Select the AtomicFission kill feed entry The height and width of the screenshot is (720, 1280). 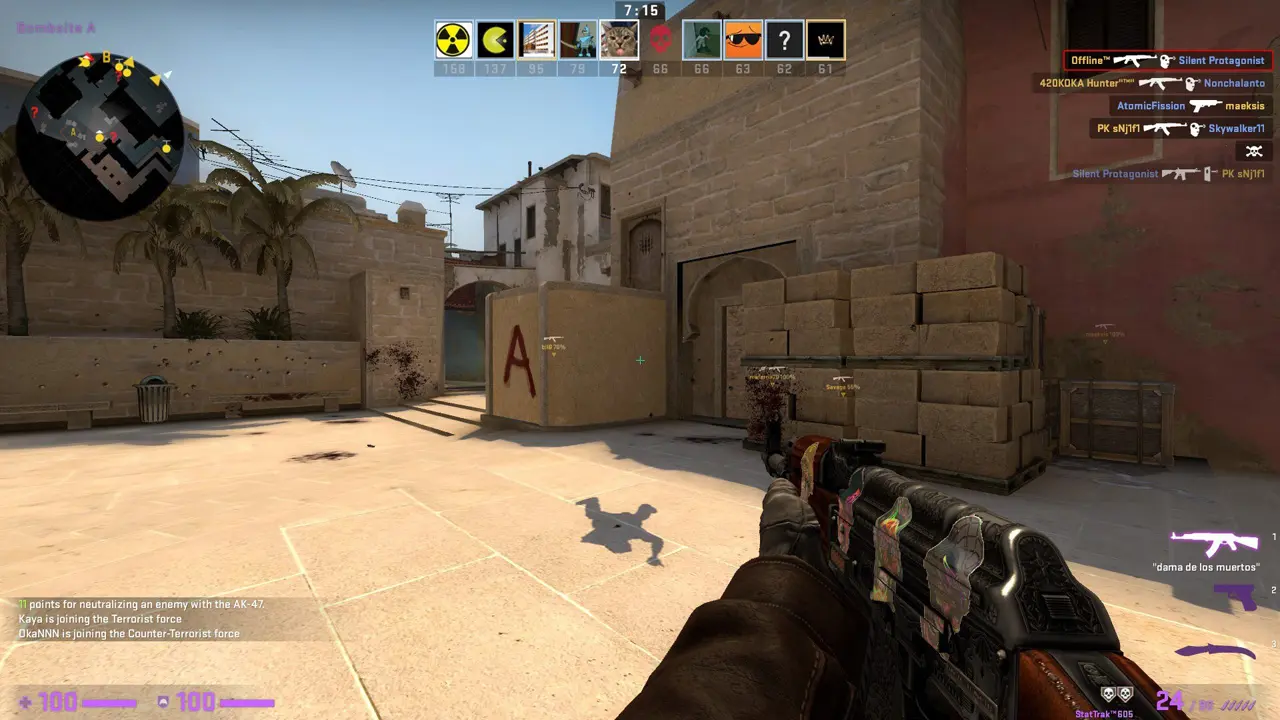click(x=1190, y=106)
